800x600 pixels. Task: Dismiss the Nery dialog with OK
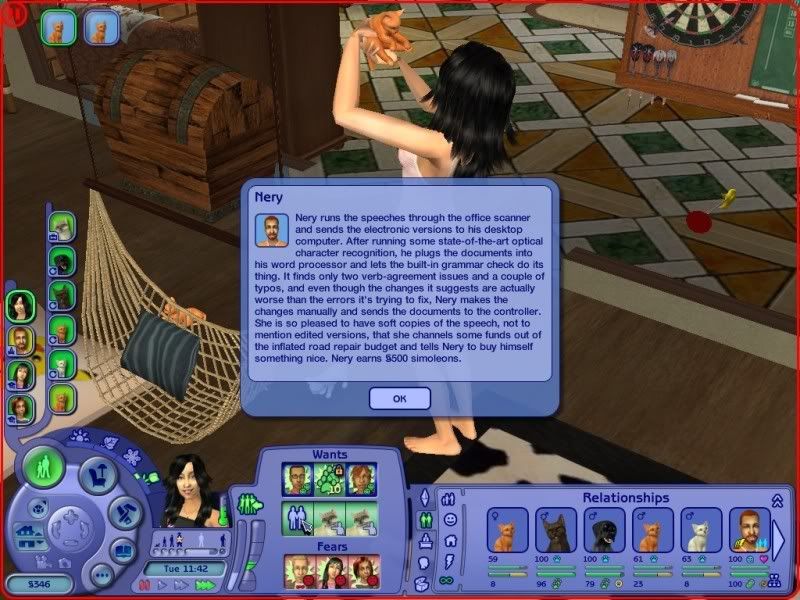click(x=400, y=399)
